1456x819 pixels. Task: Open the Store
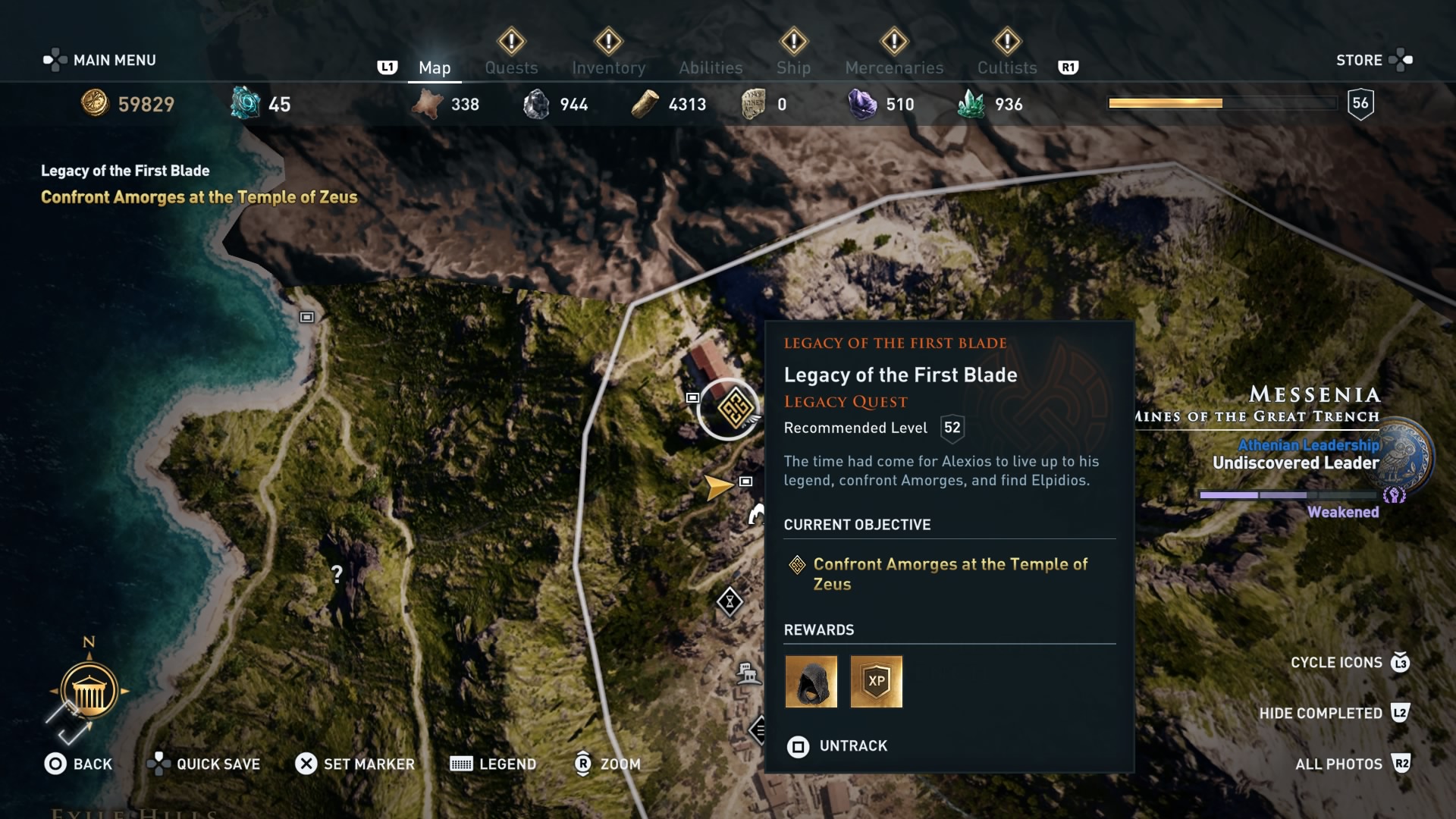coord(1359,60)
